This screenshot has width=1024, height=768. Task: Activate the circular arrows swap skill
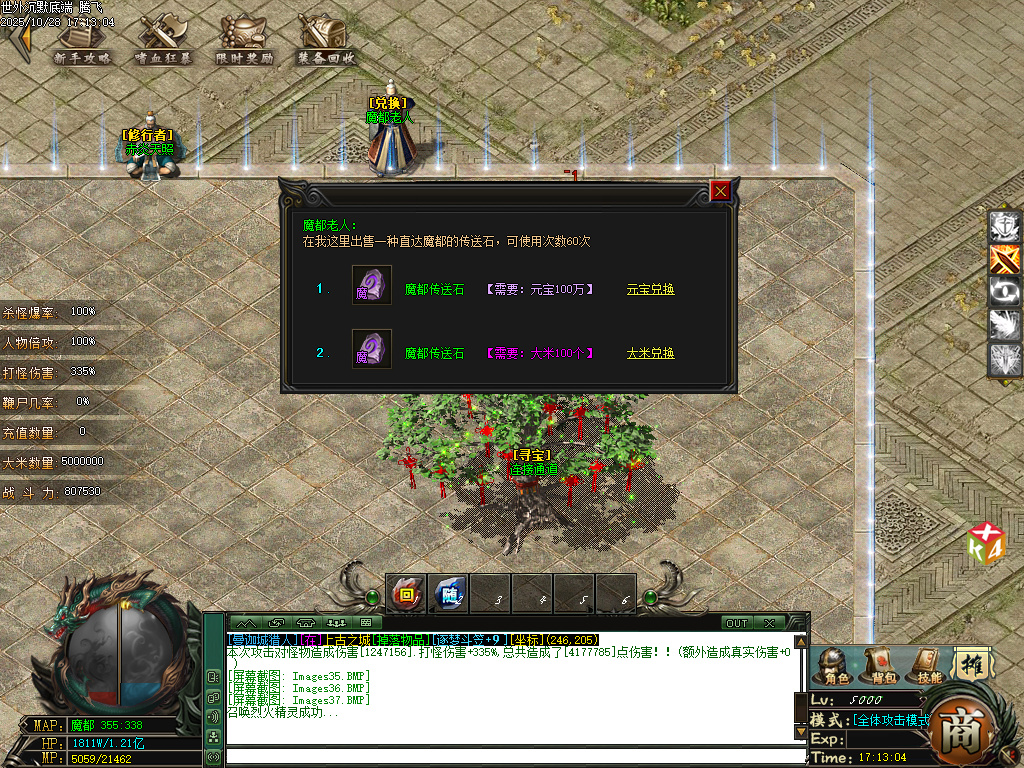1005,292
